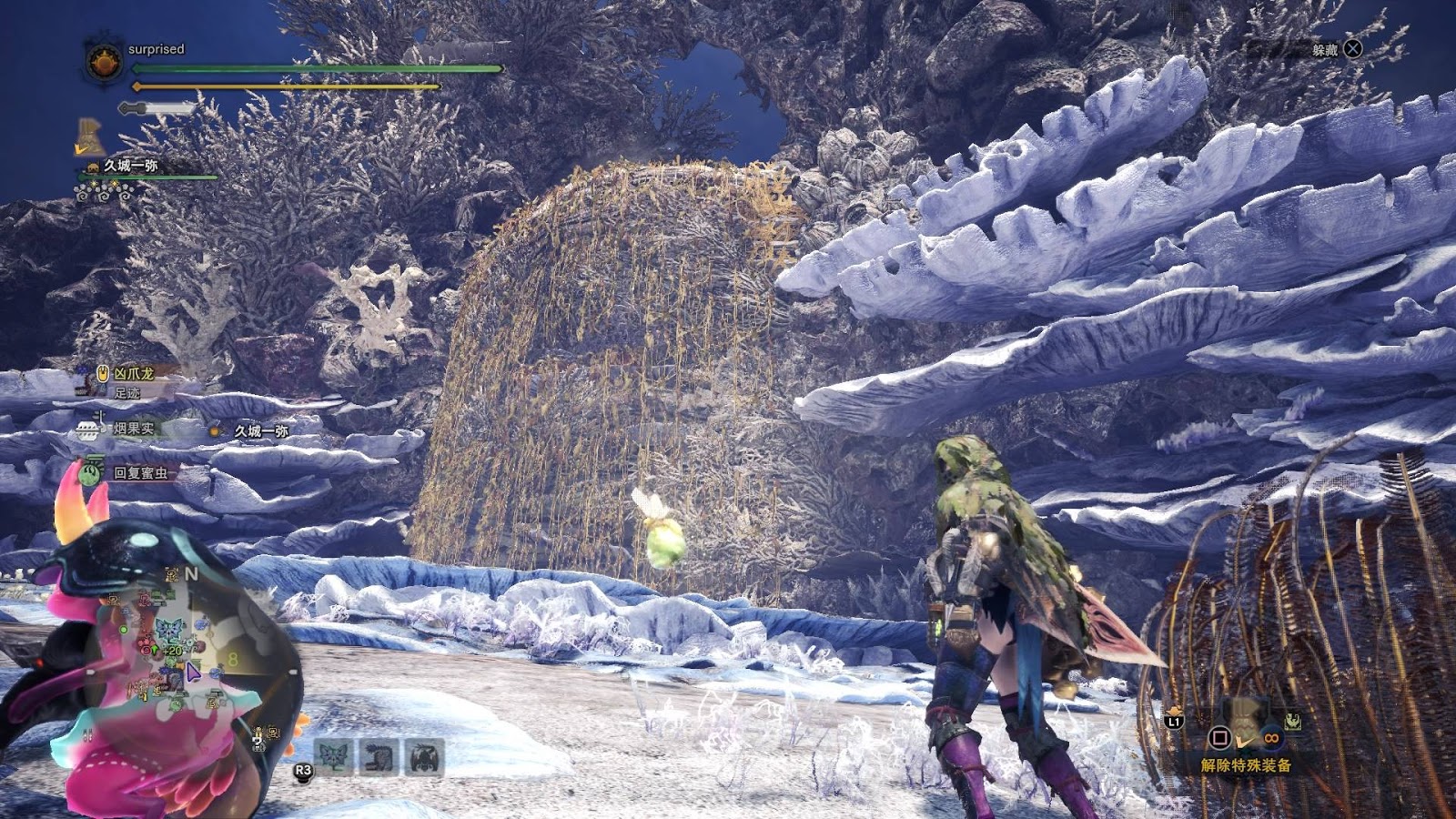The height and width of the screenshot is (819, 1456).
Task: Select the 凶爪龙 footprint tracker entry
Action: [x=133, y=374]
